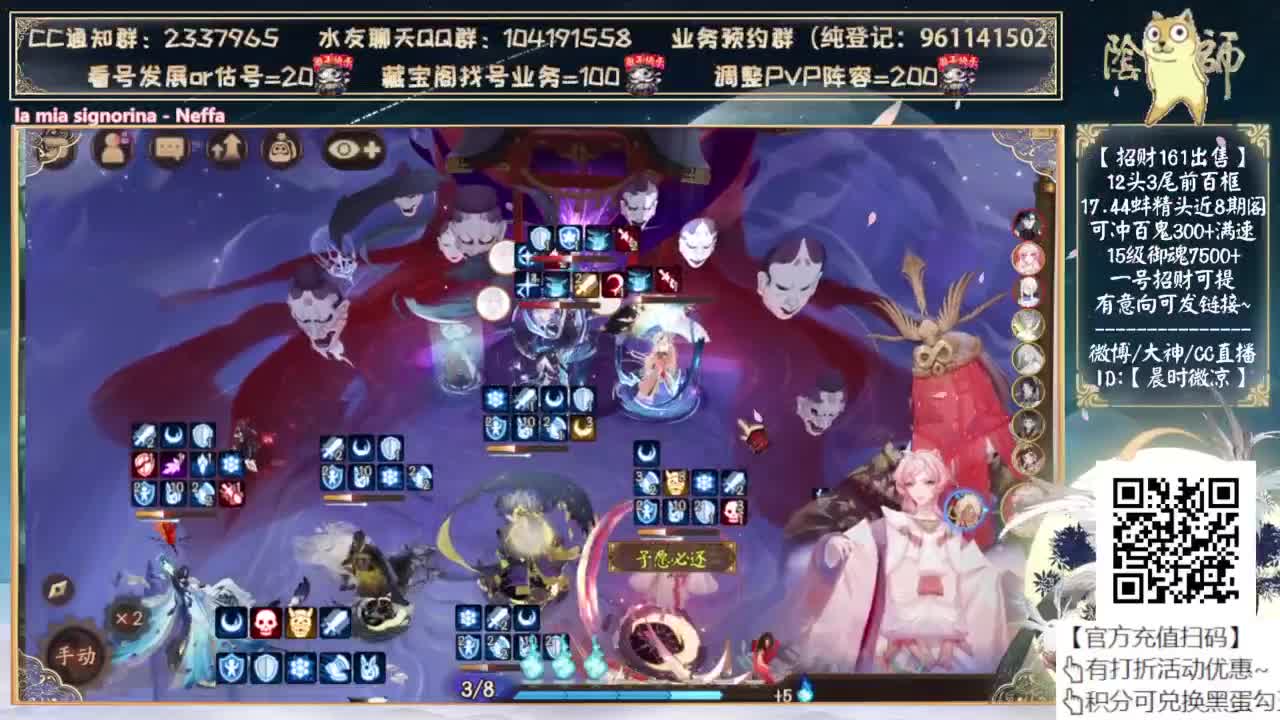
Task: Click the snowflake freeze buff icon
Action: coord(298,668)
